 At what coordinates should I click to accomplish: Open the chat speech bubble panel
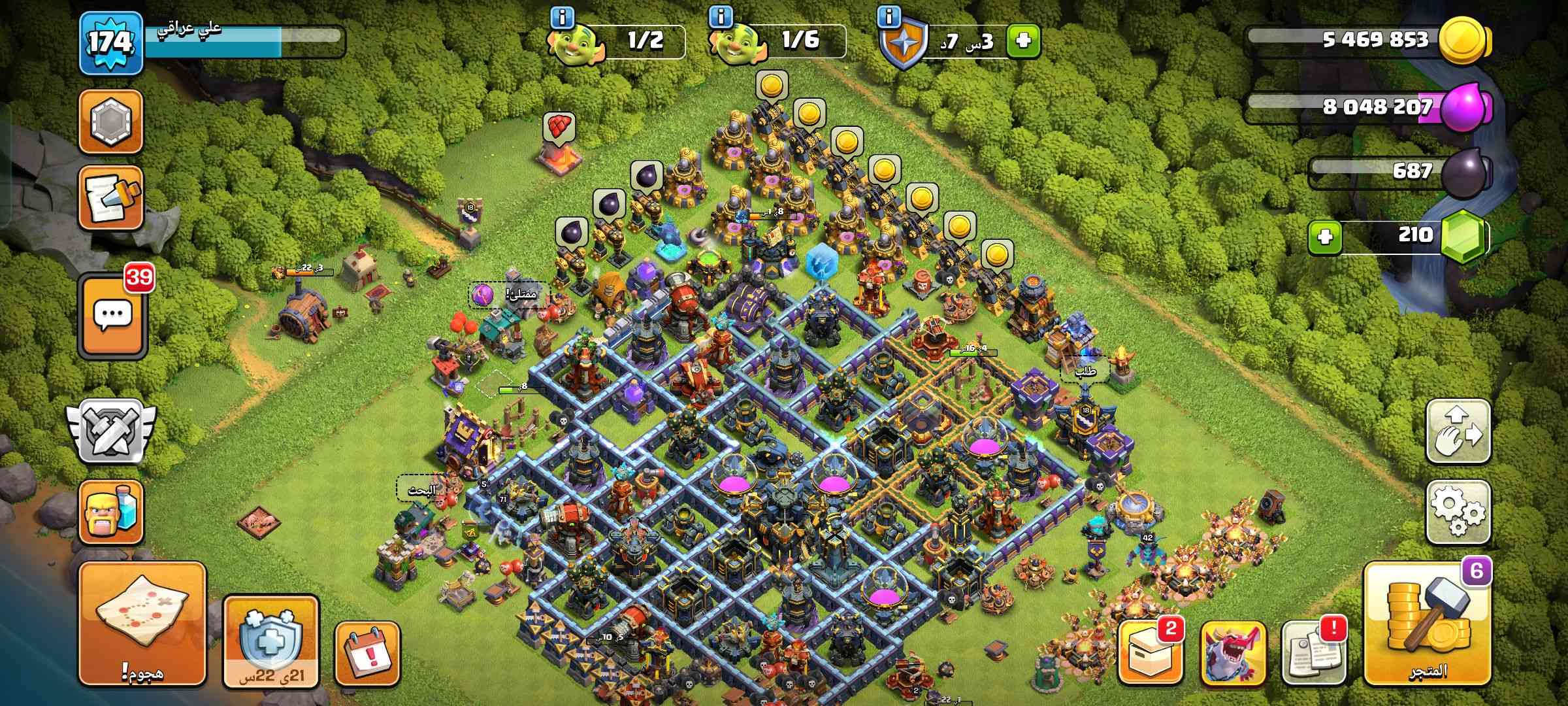click(x=112, y=316)
